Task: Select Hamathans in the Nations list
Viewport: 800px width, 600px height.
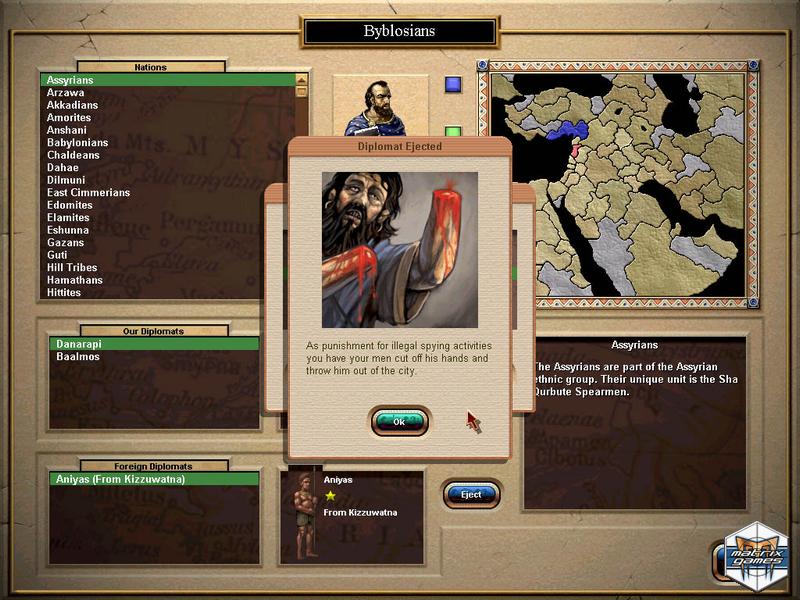Action: (74, 280)
